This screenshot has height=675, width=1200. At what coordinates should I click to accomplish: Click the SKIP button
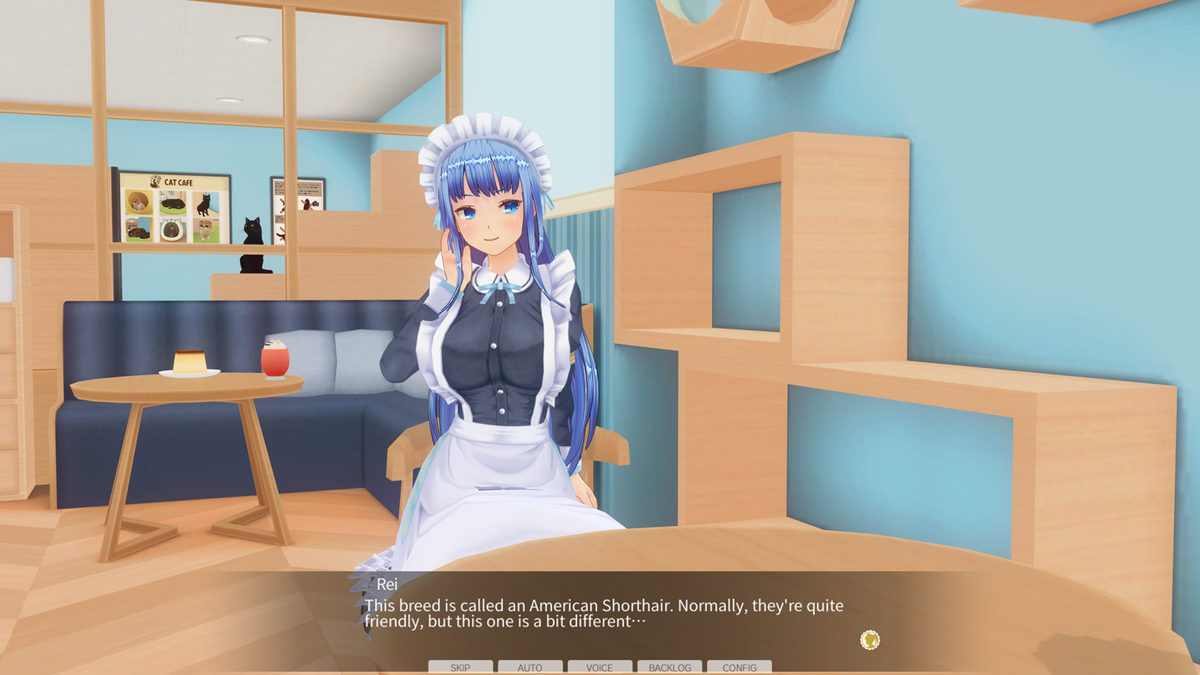[460, 667]
